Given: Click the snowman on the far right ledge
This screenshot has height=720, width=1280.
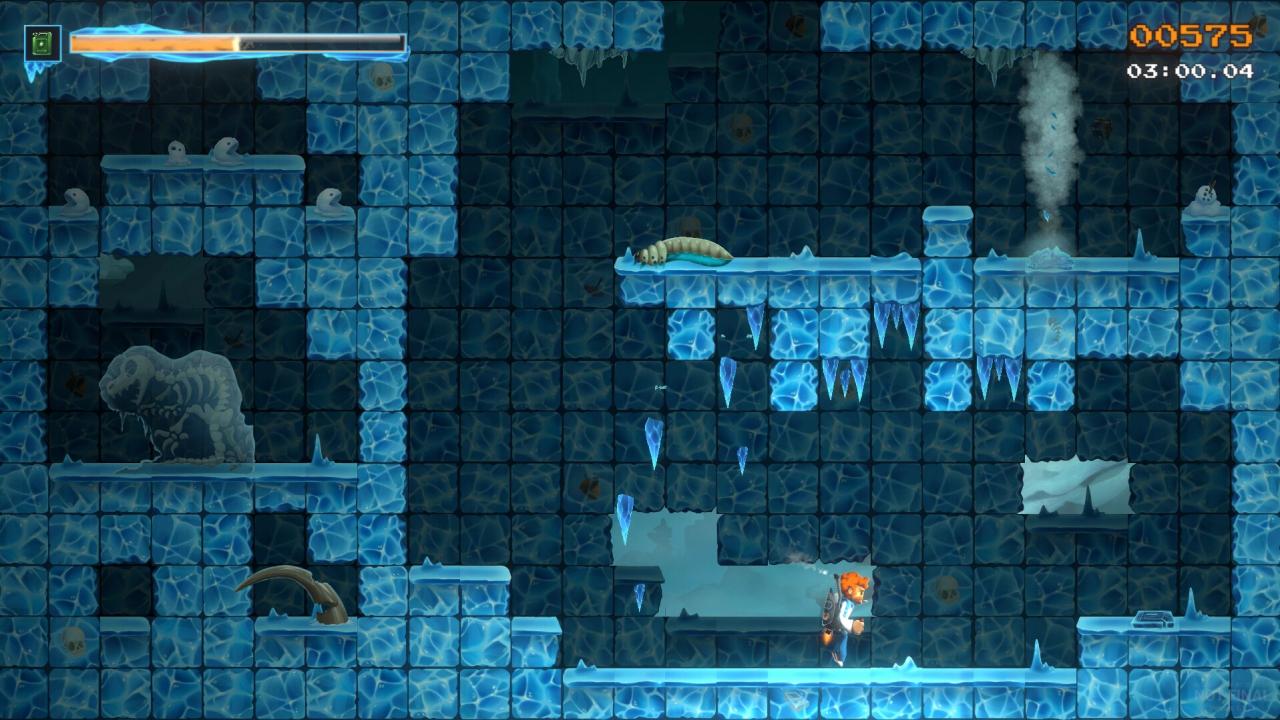Looking at the screenshot, I should (1203, 196).
